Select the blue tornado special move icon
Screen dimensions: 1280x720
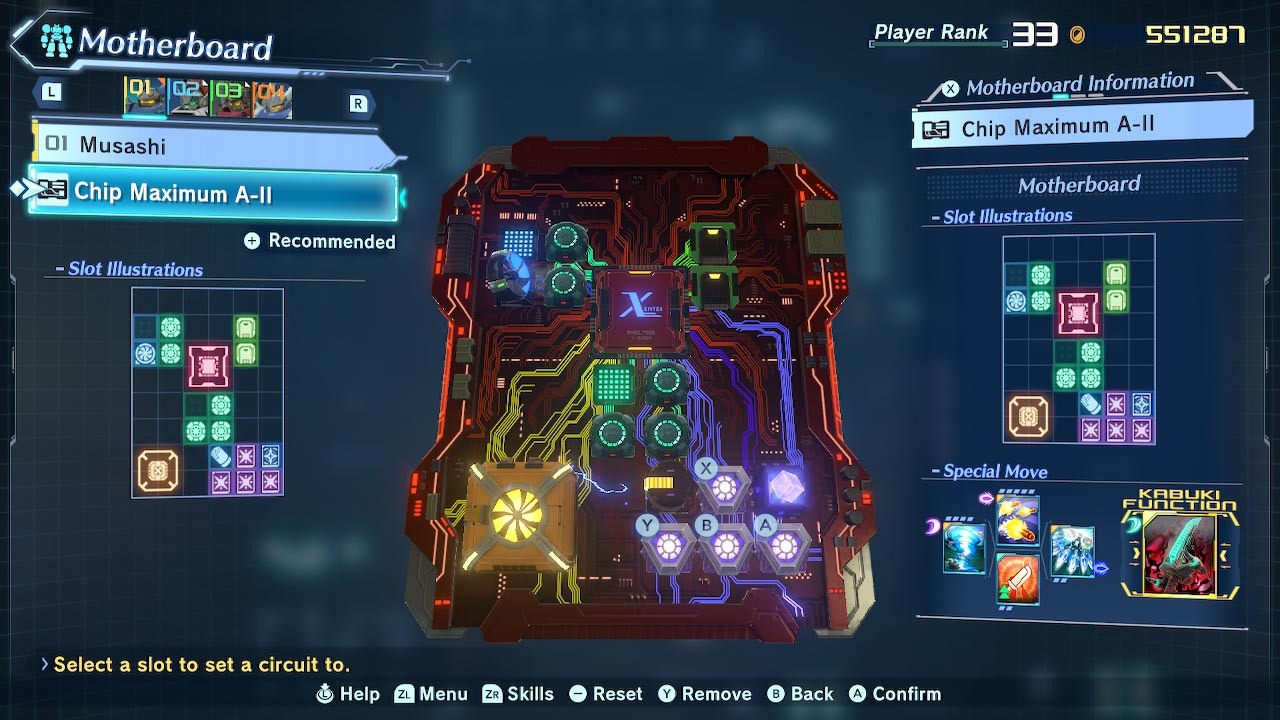[964, 548]
